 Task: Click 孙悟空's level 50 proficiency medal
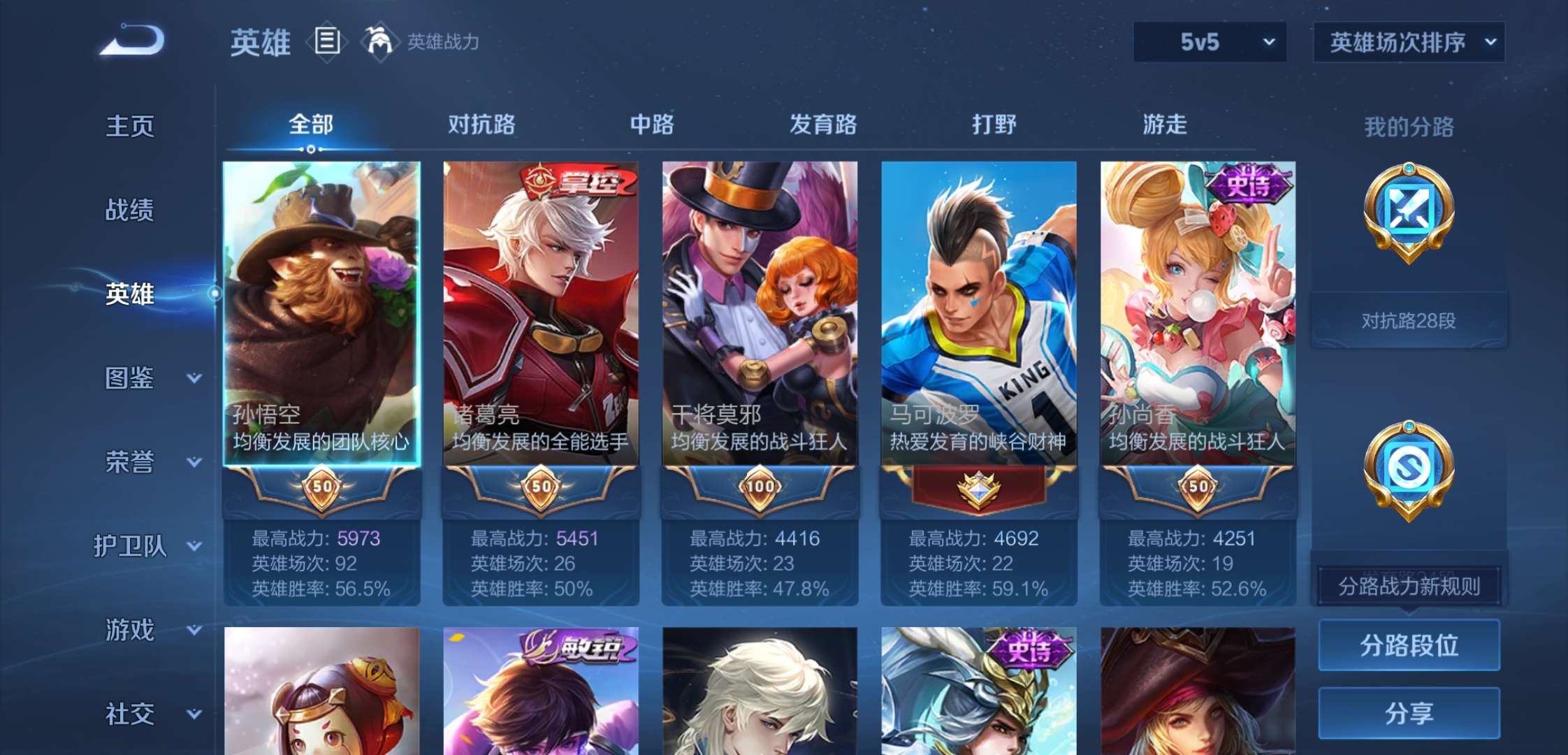tap(323, 489)
